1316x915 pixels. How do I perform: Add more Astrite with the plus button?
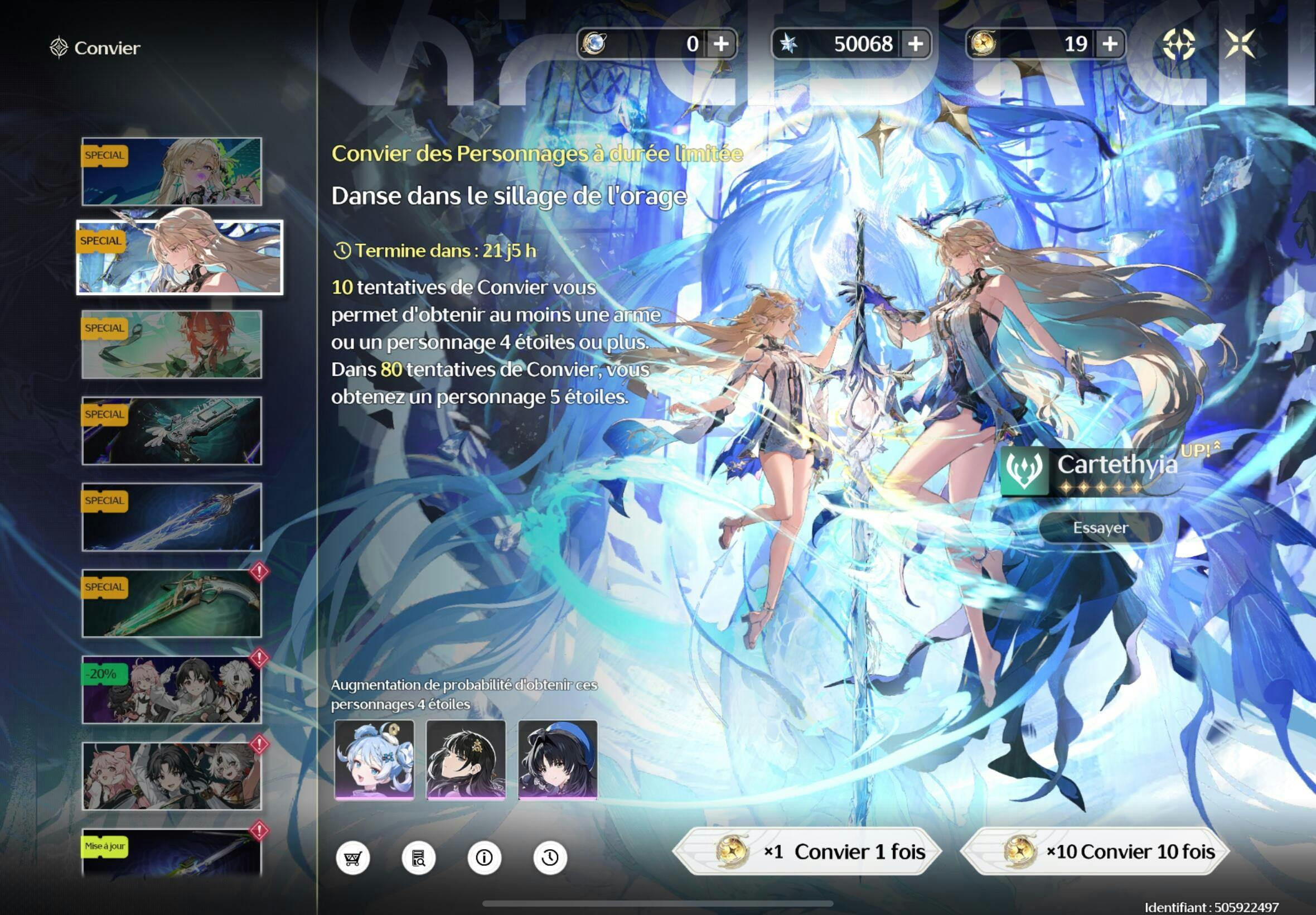[x=916, y=44]
